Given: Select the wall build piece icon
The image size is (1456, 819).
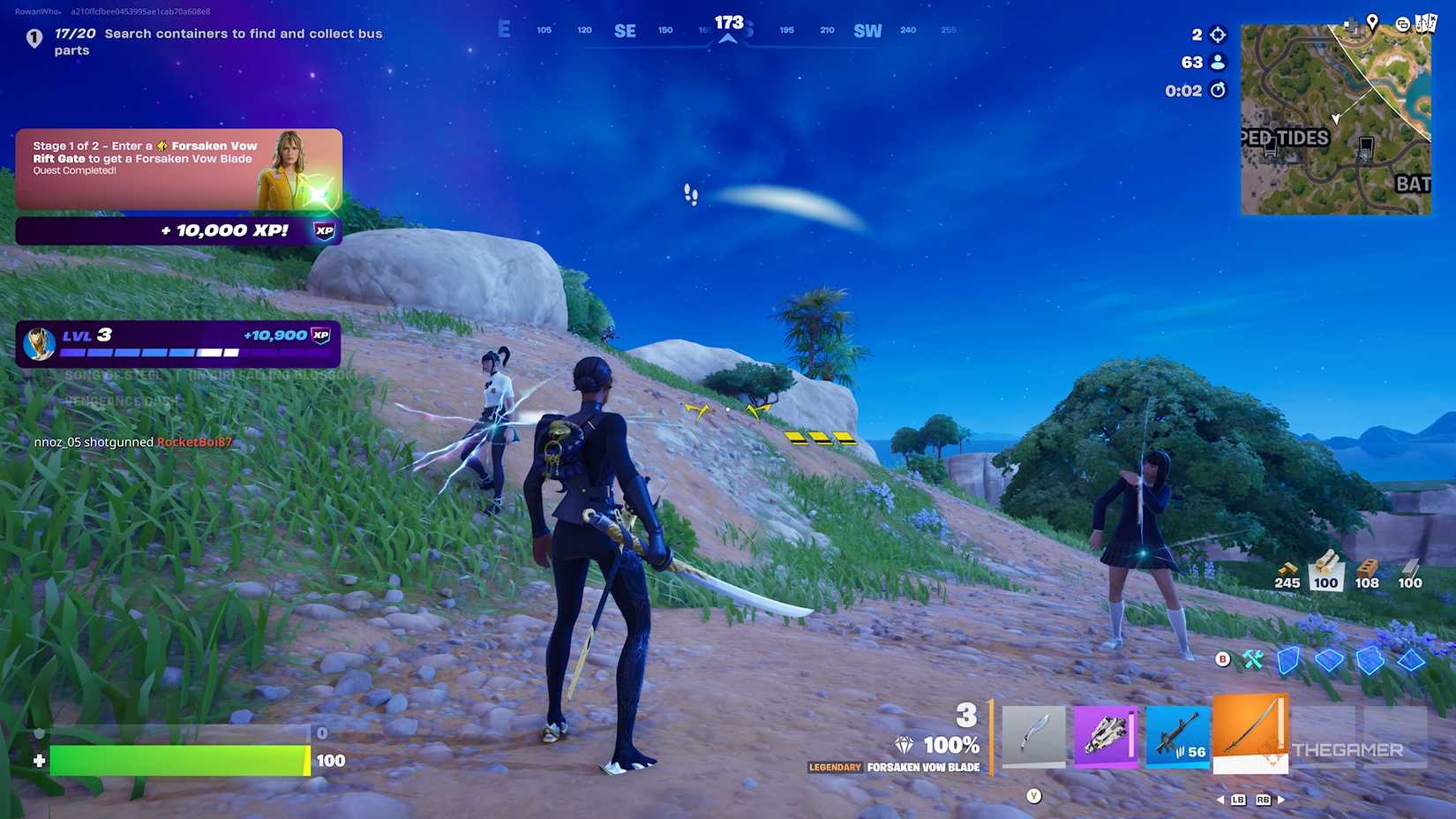Looking at the screenshot, I should coord(1287,661).
